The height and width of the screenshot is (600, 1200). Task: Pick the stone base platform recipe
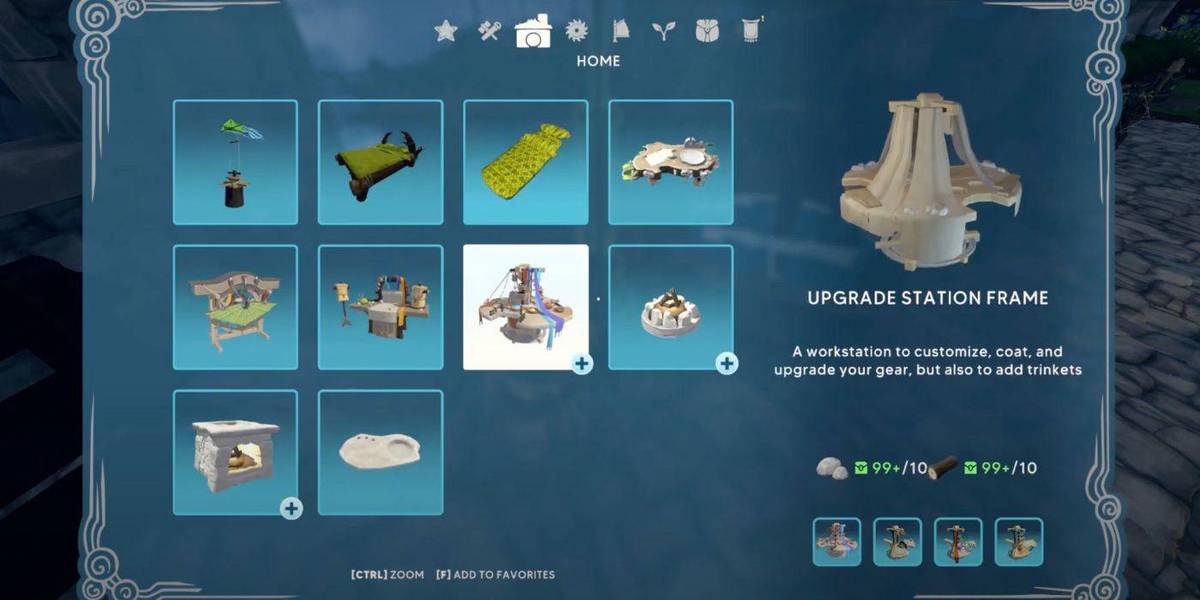[x=670, y=162]
